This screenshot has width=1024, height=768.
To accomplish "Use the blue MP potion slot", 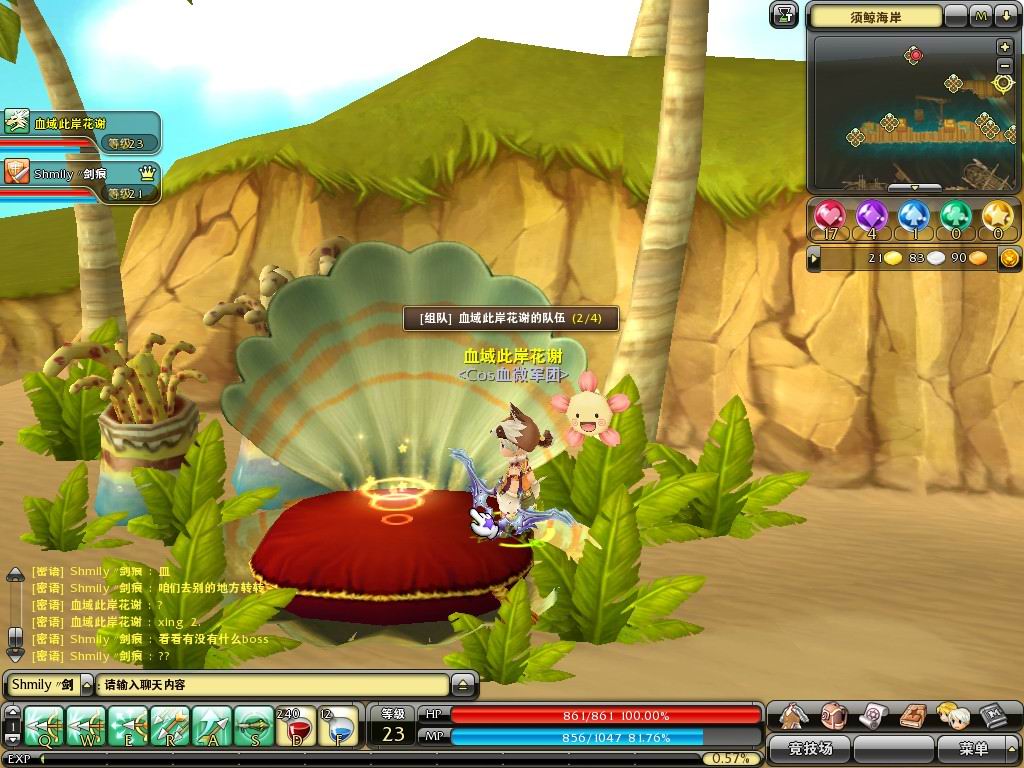I will [338, 726].
